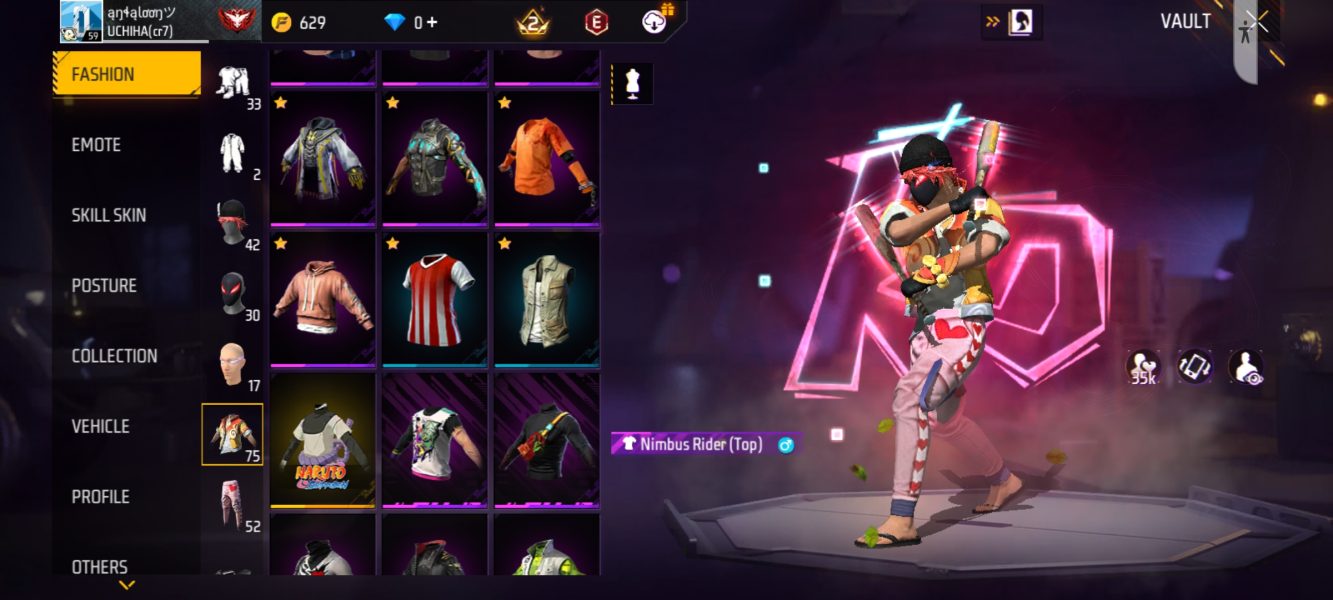Open the Posture category
Viewport: 1333px width, 600px height.
[104, 286]
